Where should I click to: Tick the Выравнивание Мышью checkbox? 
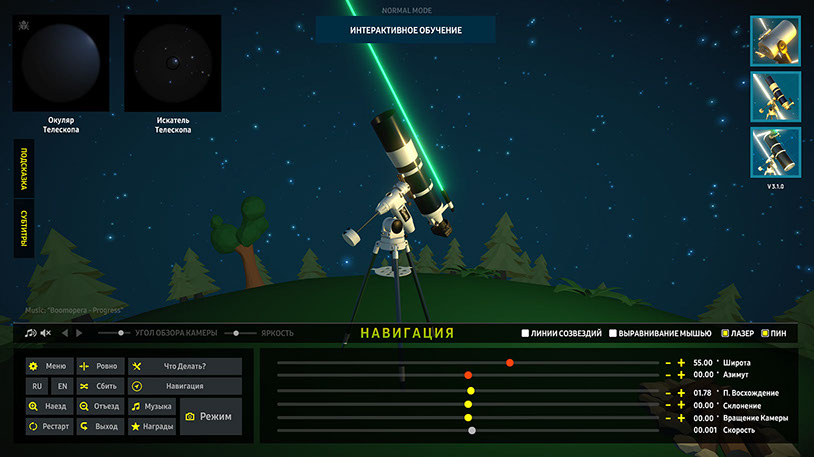[x=613, y=333]
